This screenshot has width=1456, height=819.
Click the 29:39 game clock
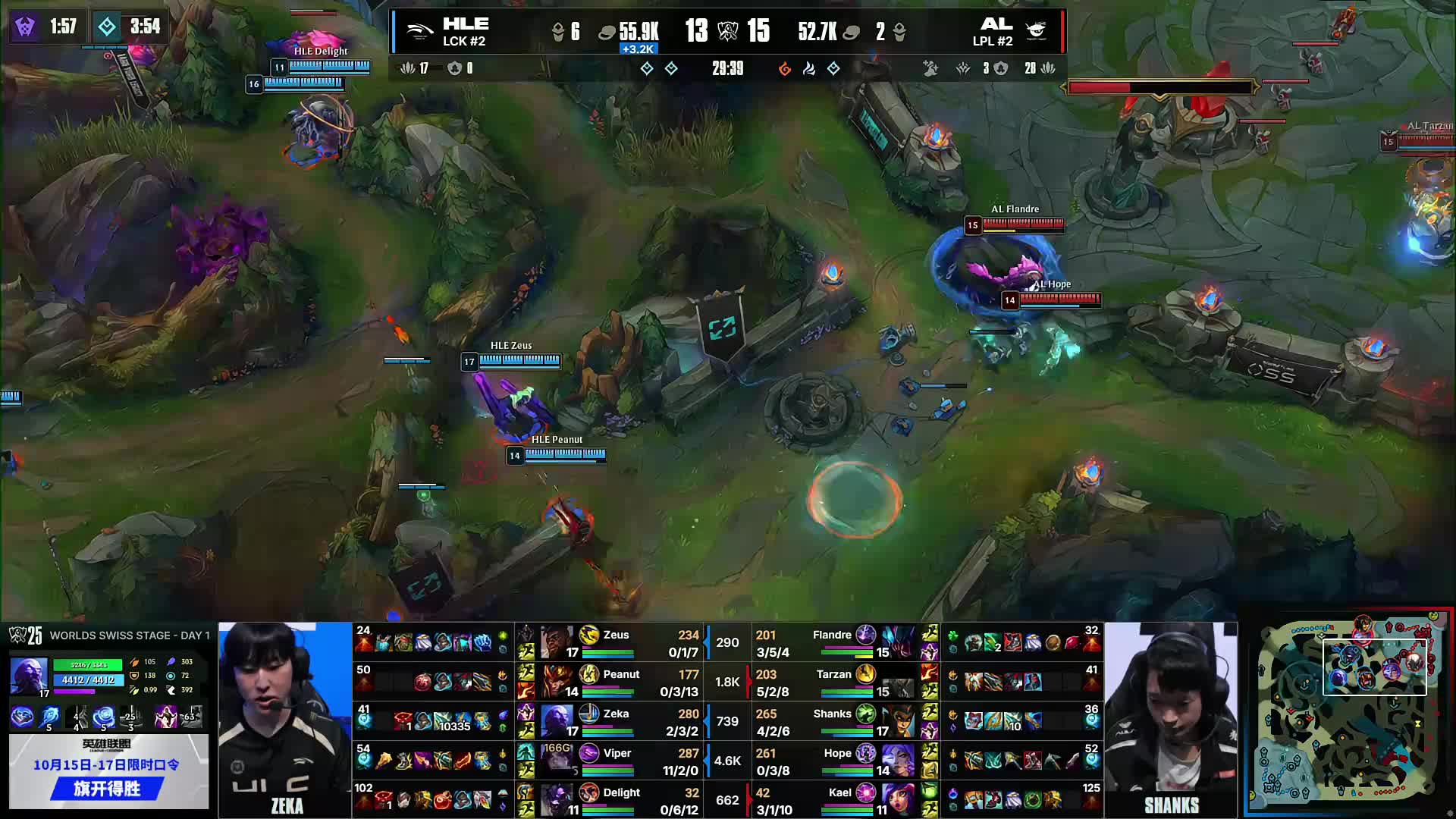point(726,67)
